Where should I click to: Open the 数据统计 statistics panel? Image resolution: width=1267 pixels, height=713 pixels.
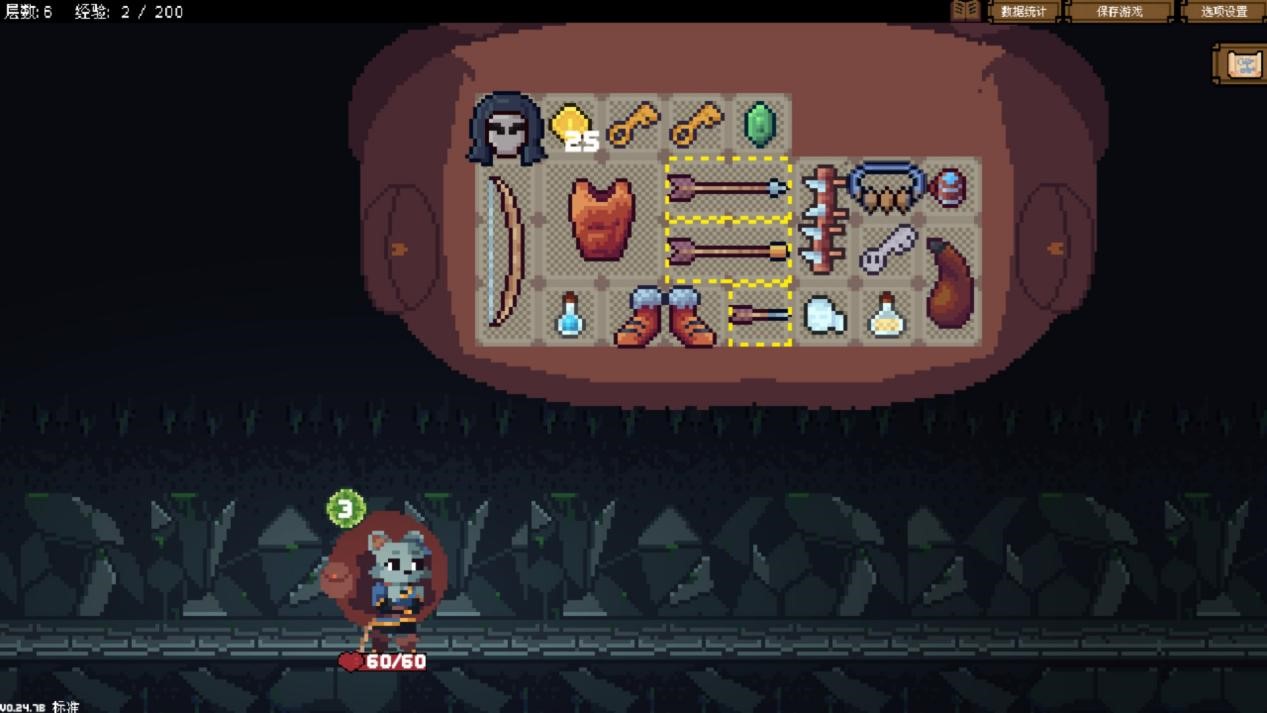tap(1023, 12)
